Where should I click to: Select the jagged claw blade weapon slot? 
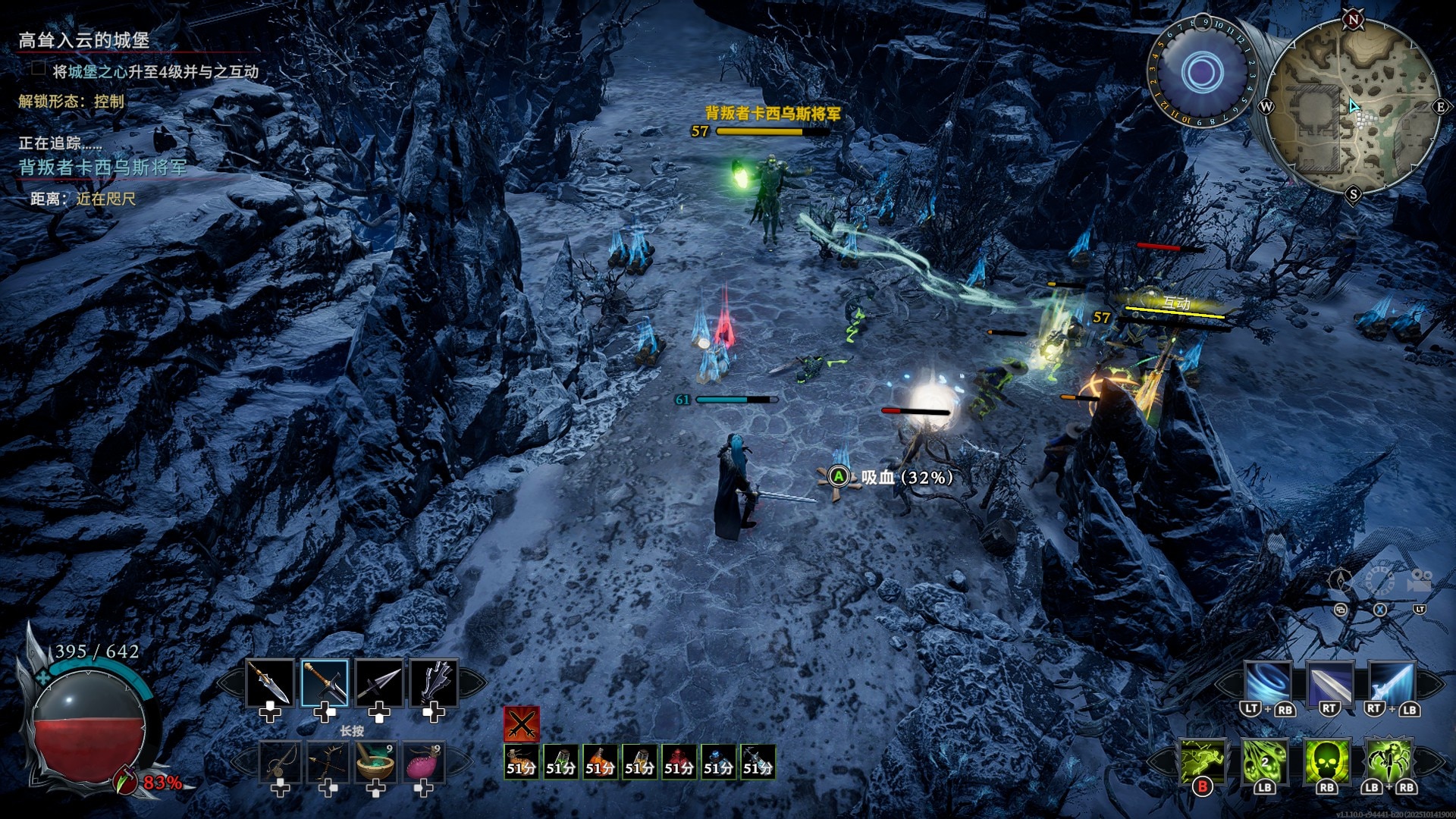(433, 683)
